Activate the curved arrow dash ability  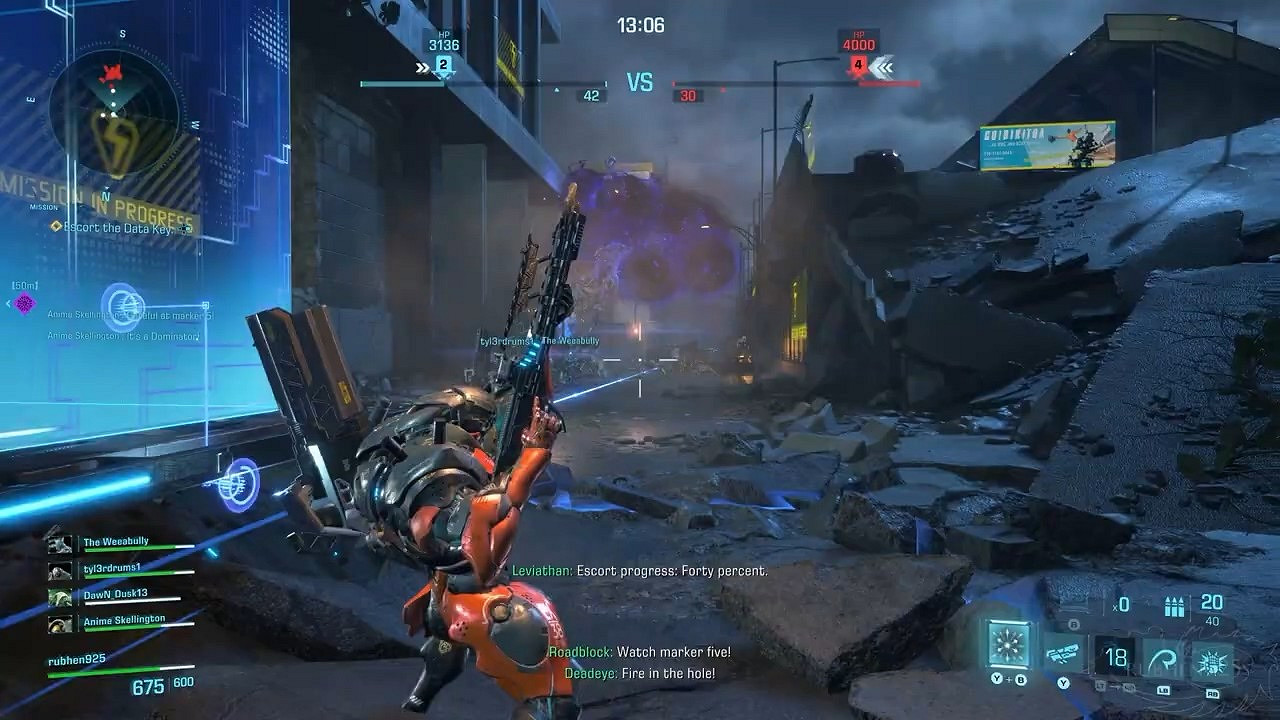[1163, 657]
